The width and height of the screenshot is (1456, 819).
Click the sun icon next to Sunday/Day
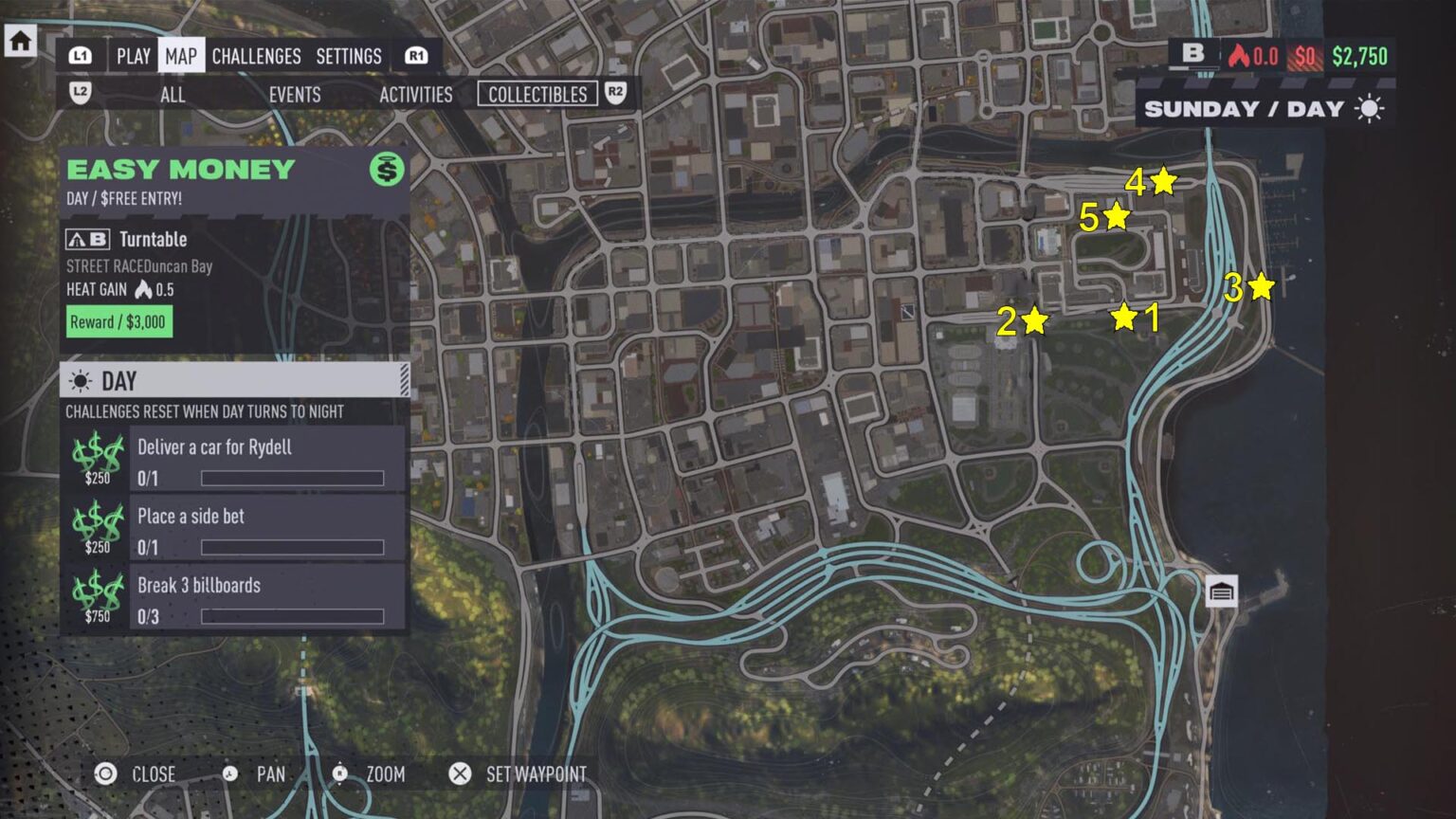point(1369,108)
